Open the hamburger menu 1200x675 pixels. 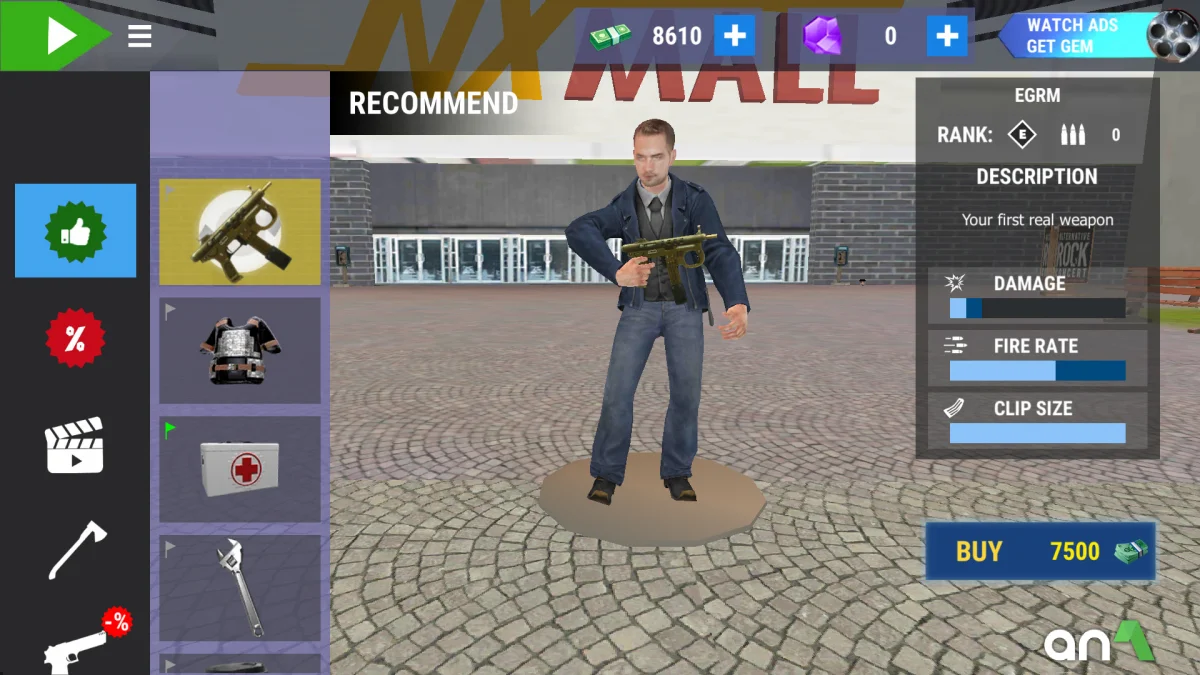point(140,37)
